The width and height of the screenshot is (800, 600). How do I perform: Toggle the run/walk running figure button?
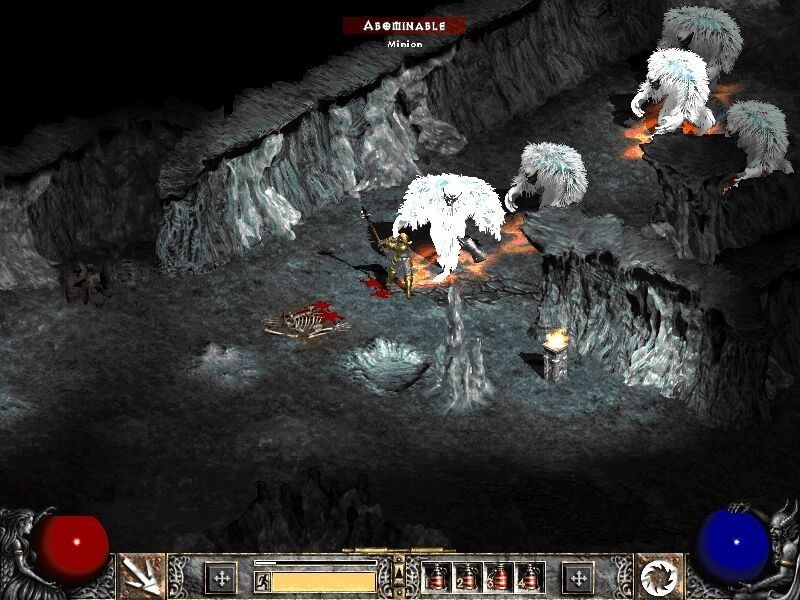coord(262,579)
